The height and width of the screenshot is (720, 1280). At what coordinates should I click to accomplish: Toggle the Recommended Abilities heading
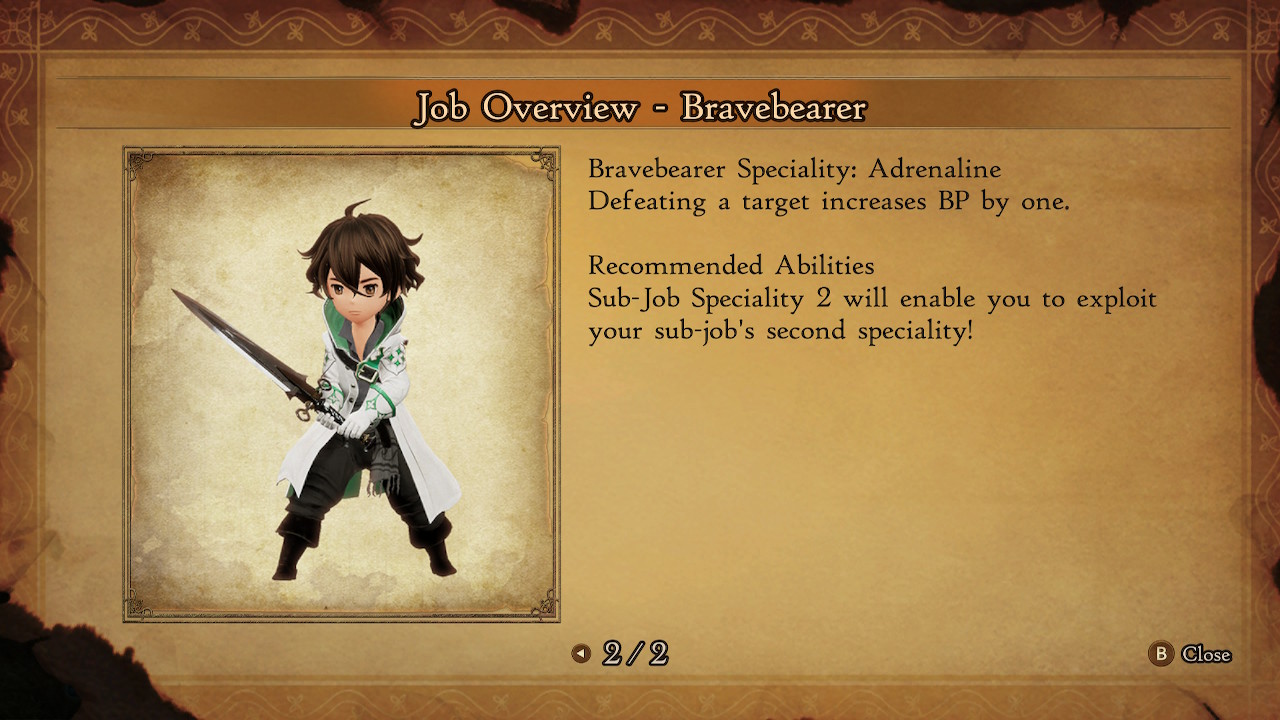tap(732, 266)
